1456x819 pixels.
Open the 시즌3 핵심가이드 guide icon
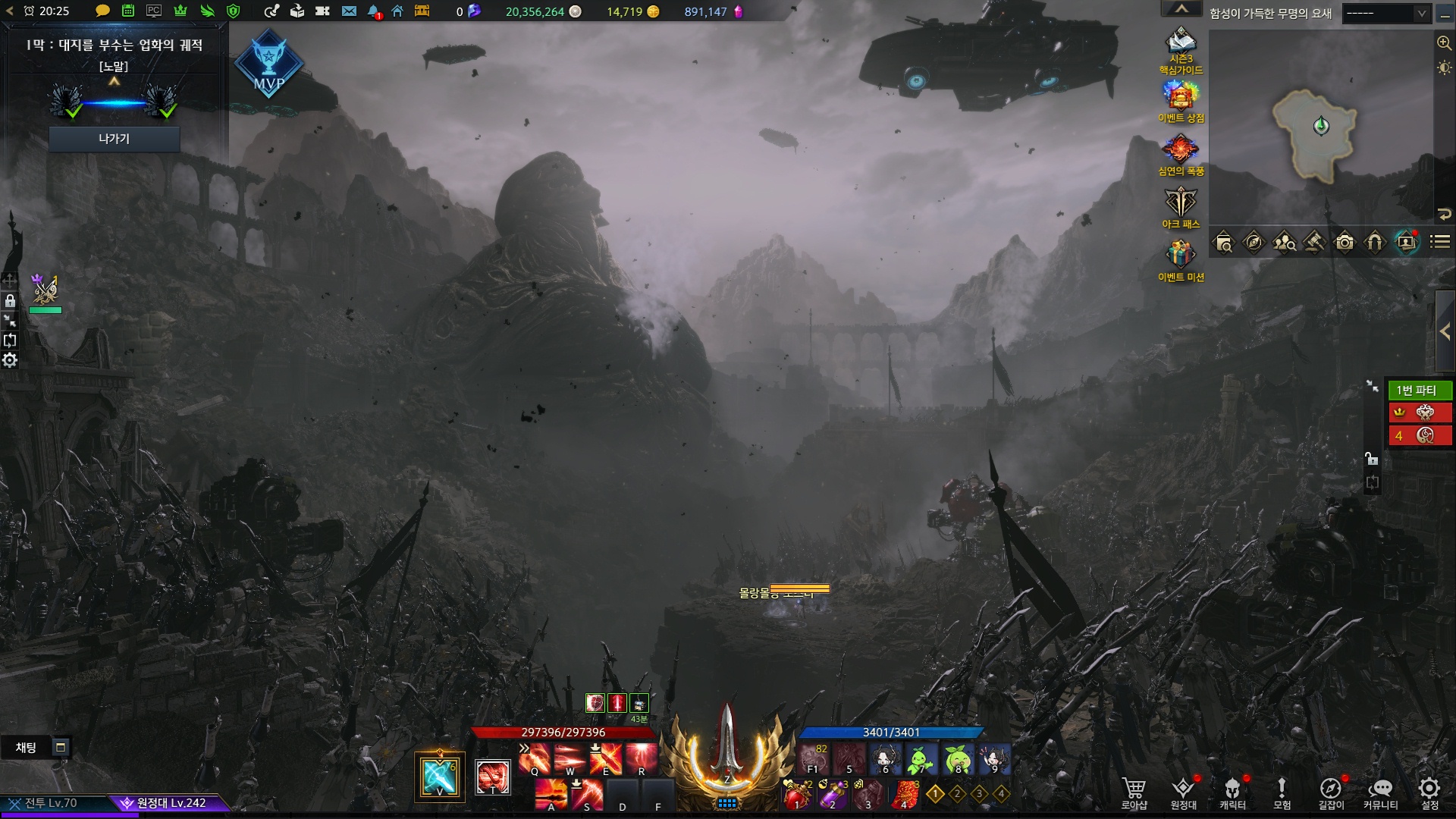click(x=1181, y=45)
